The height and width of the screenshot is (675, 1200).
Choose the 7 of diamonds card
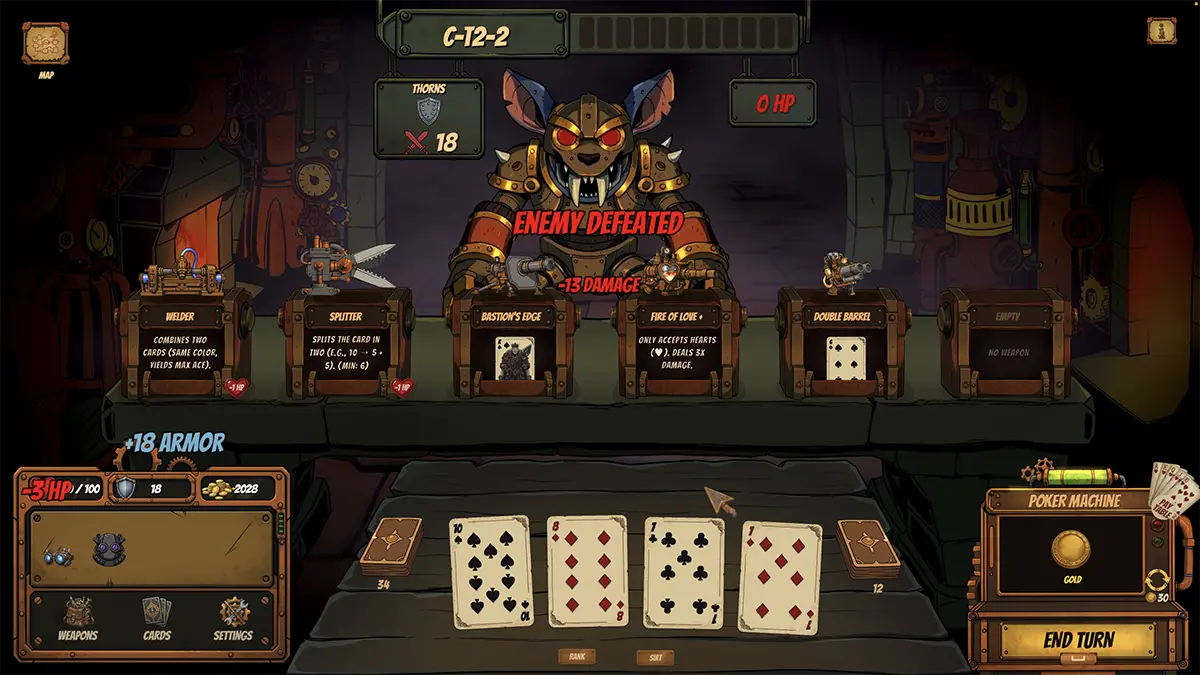[779, 578]
